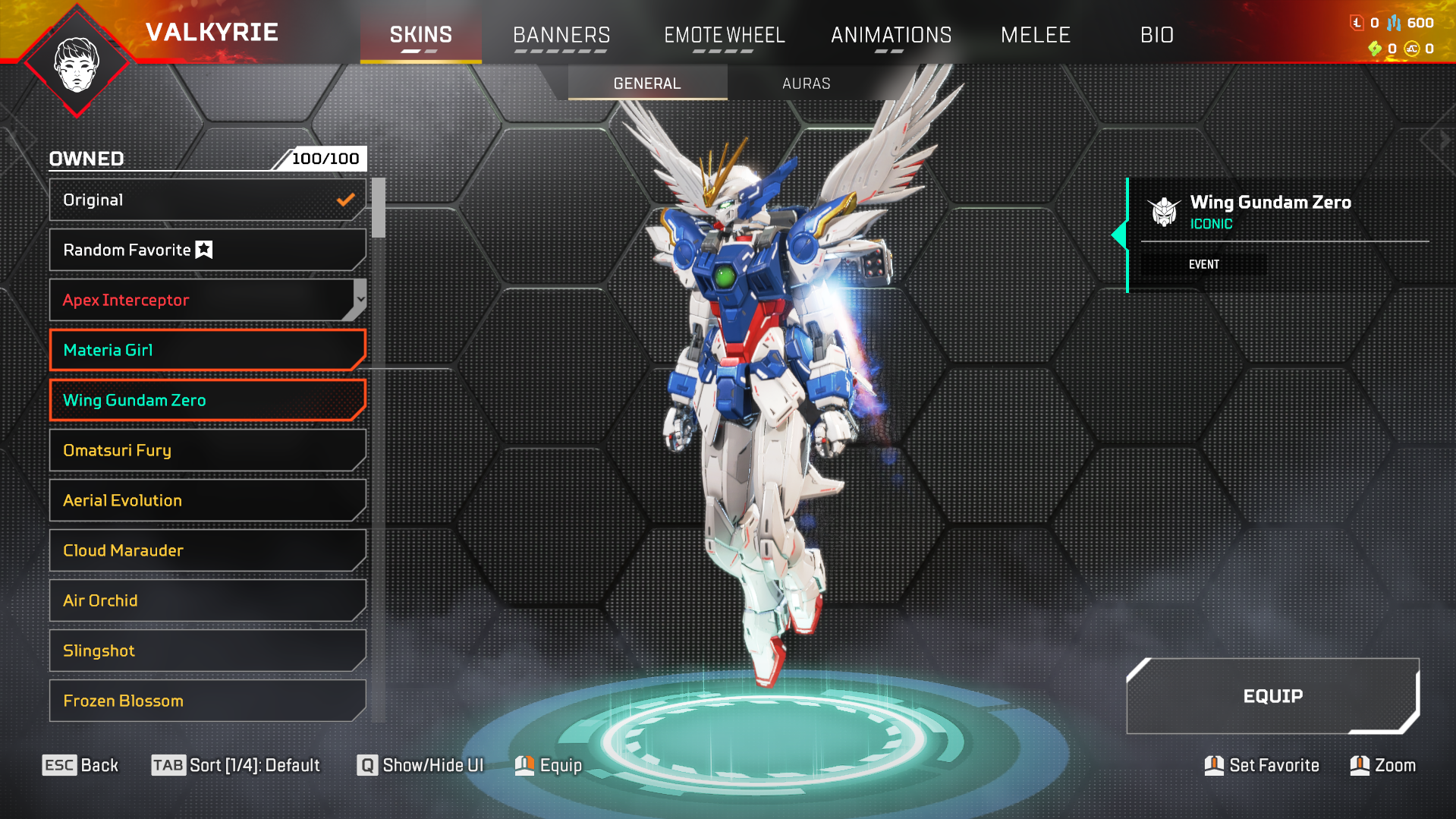Open Valkyrie's Bio tab
Viewport: 1456px width, 819px height.
(x=1156, y=35)
